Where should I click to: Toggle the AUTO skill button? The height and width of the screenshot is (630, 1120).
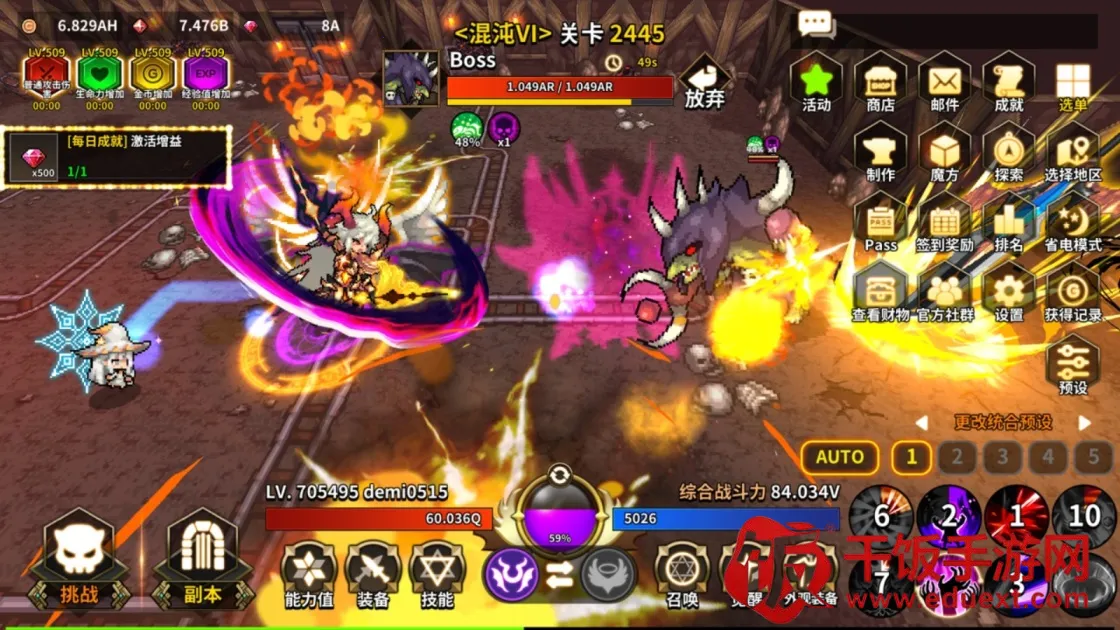tap(840, 457)
